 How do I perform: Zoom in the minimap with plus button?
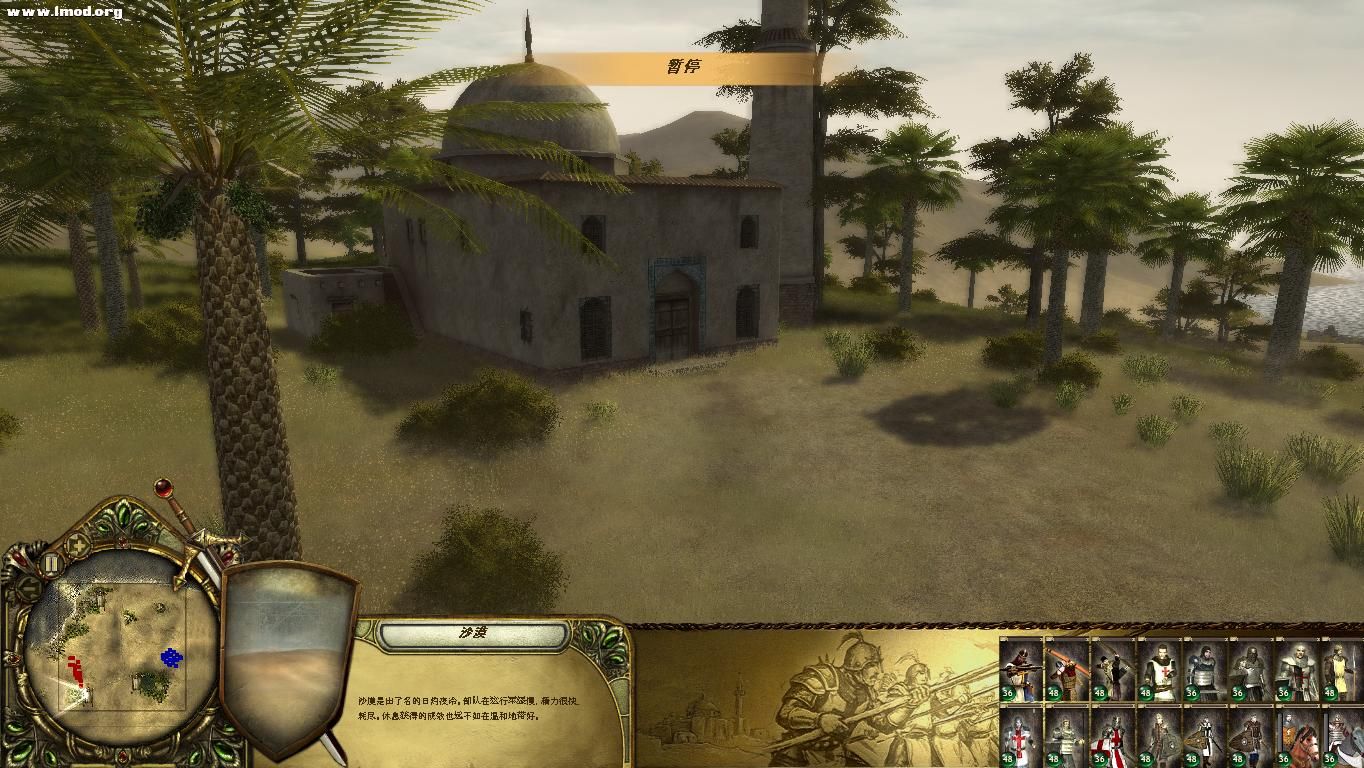coord(78,546)
